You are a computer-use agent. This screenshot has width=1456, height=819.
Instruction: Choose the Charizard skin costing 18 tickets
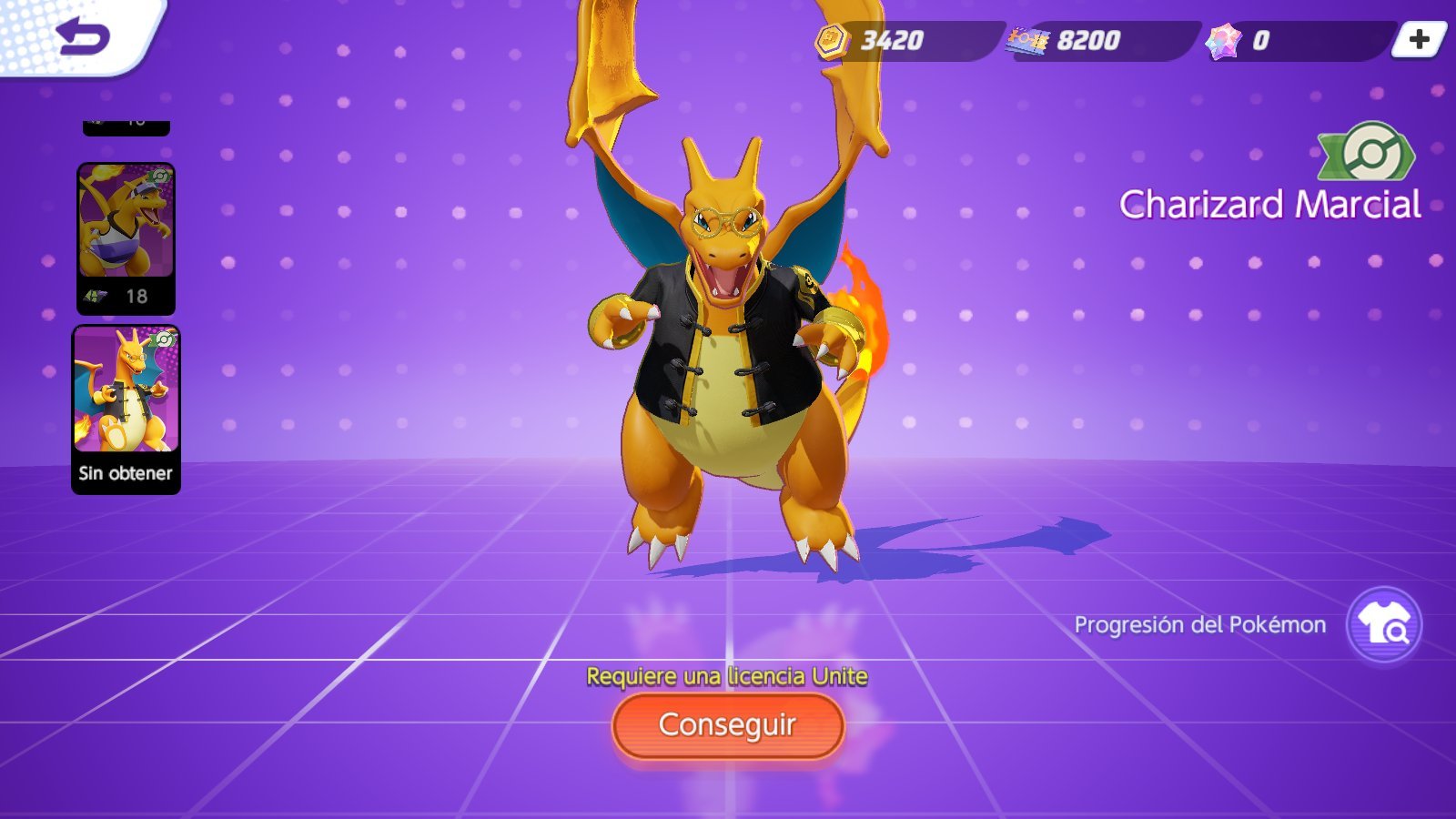pos(126,238)
